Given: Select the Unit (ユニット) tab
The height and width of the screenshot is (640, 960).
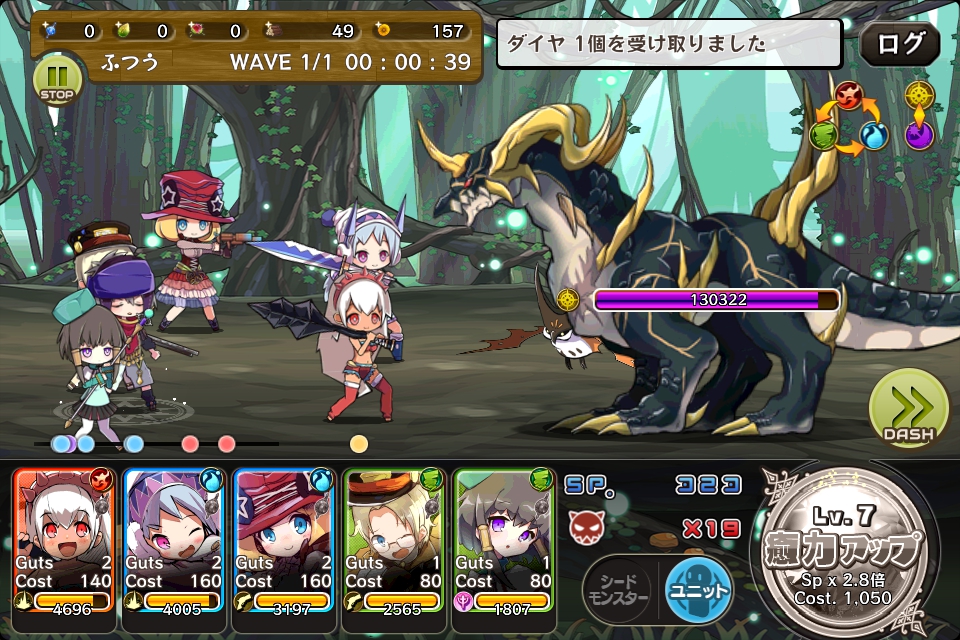Looking at the screenshot, I should (x=698, y=588).
